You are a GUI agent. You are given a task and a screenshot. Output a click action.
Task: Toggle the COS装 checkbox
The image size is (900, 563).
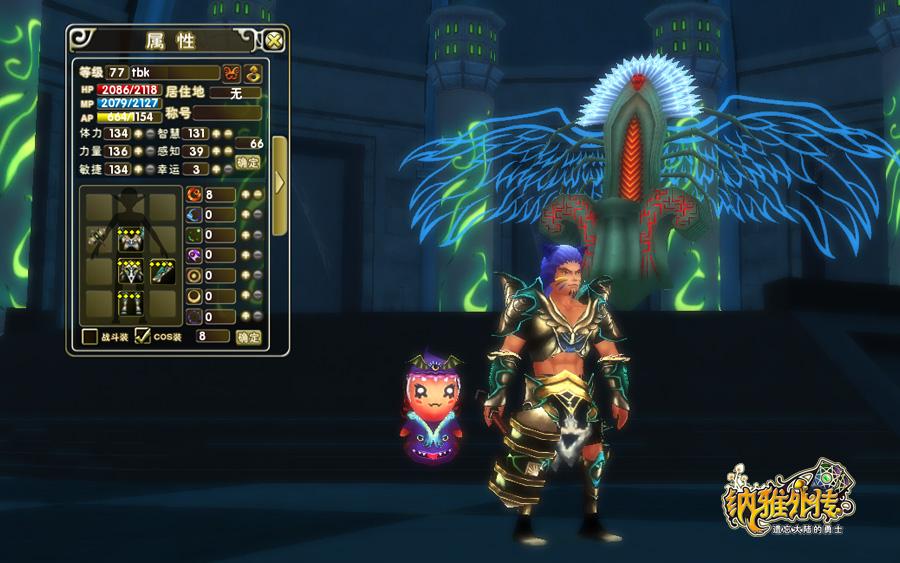point(142,337)
